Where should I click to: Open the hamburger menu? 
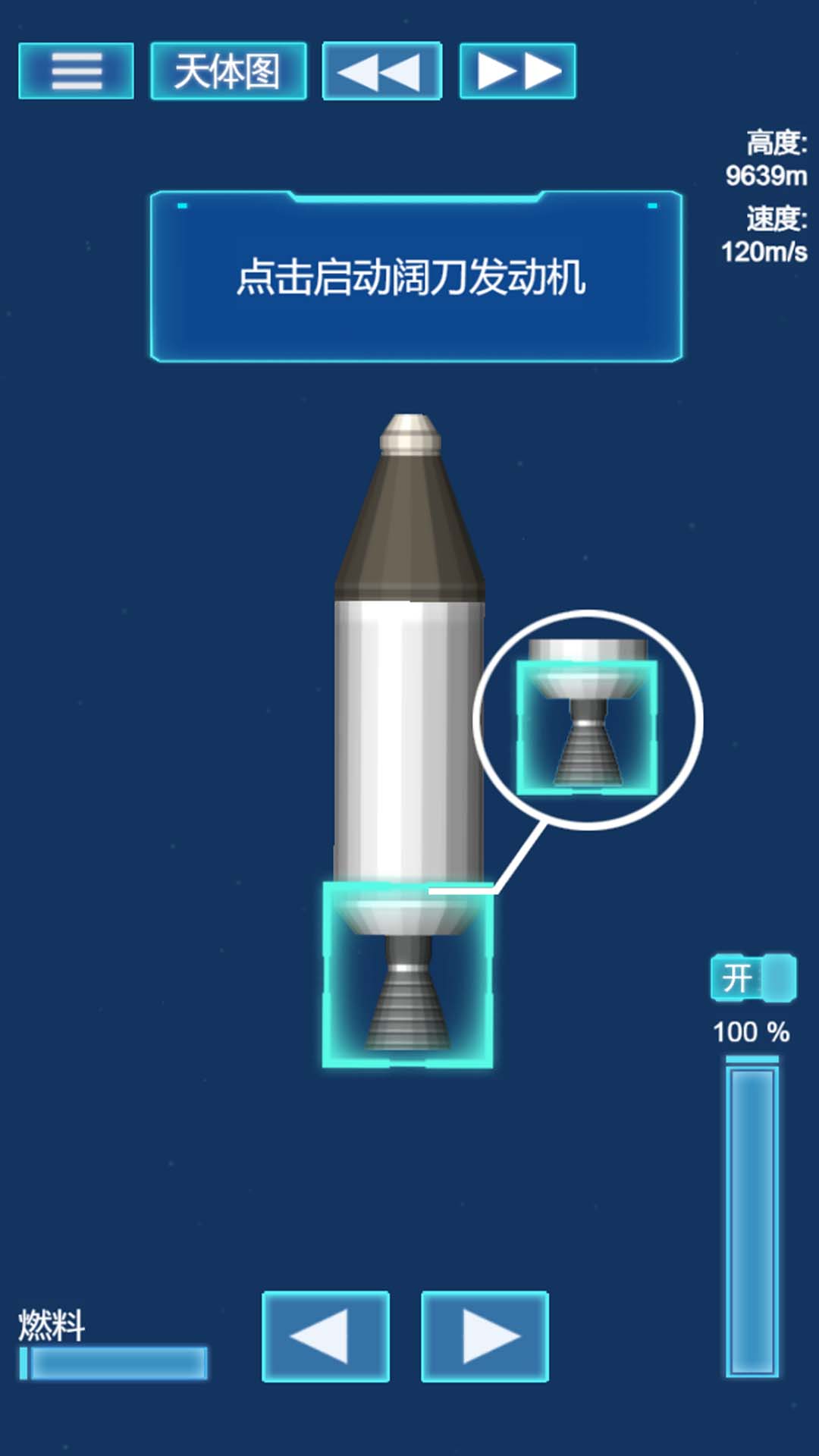tap(76, 71)
